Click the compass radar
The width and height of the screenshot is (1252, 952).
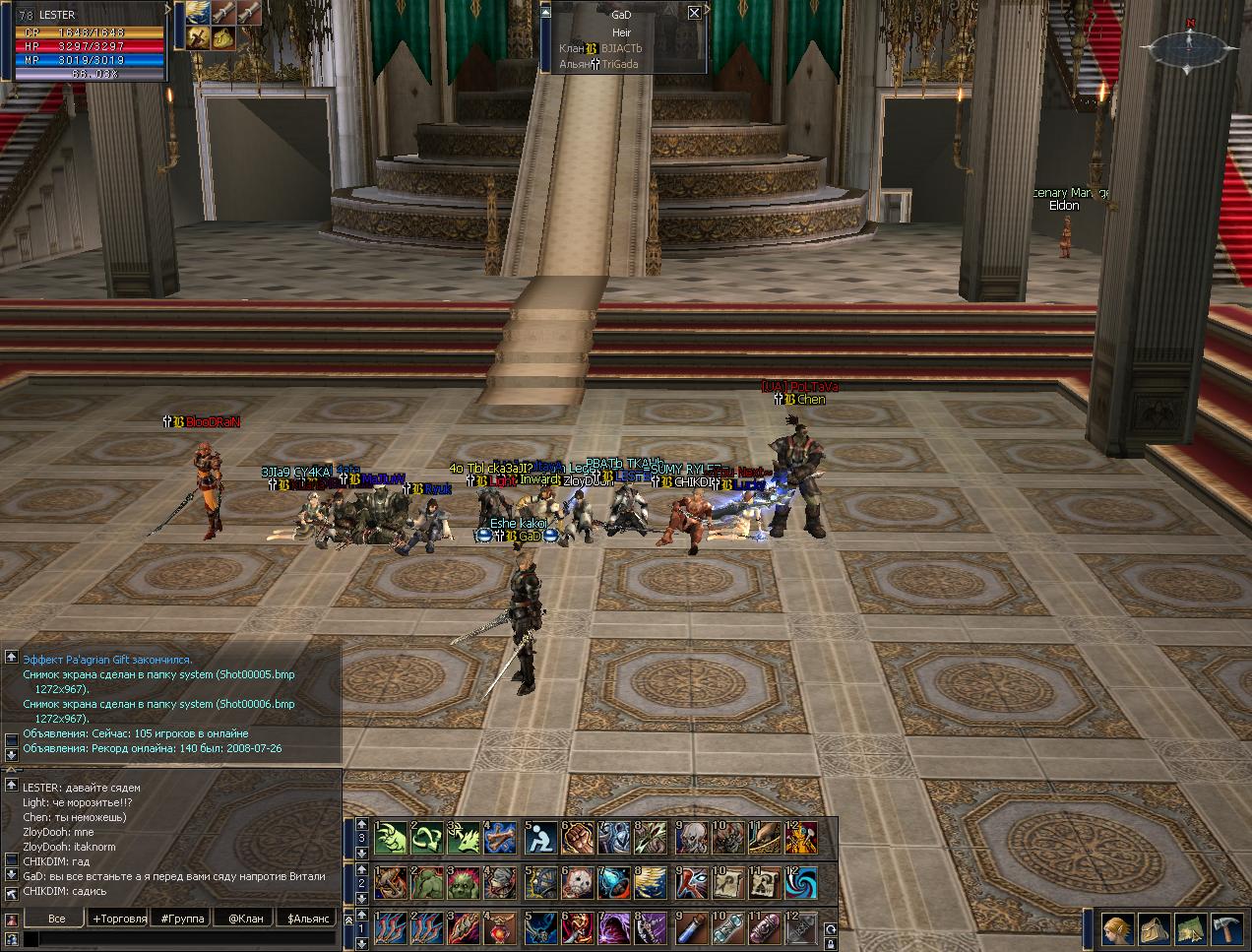(1189, 45)
